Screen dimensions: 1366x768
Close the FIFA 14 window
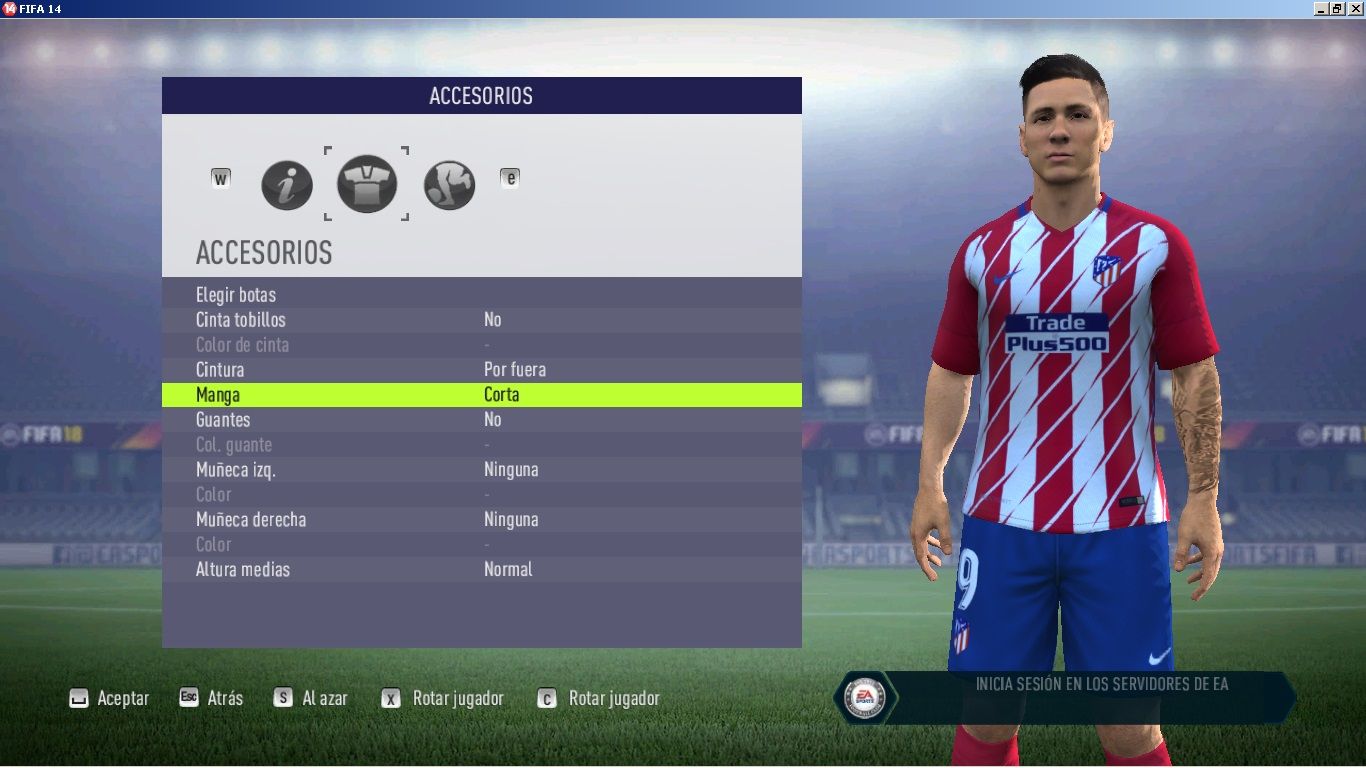click(1355, 8)
